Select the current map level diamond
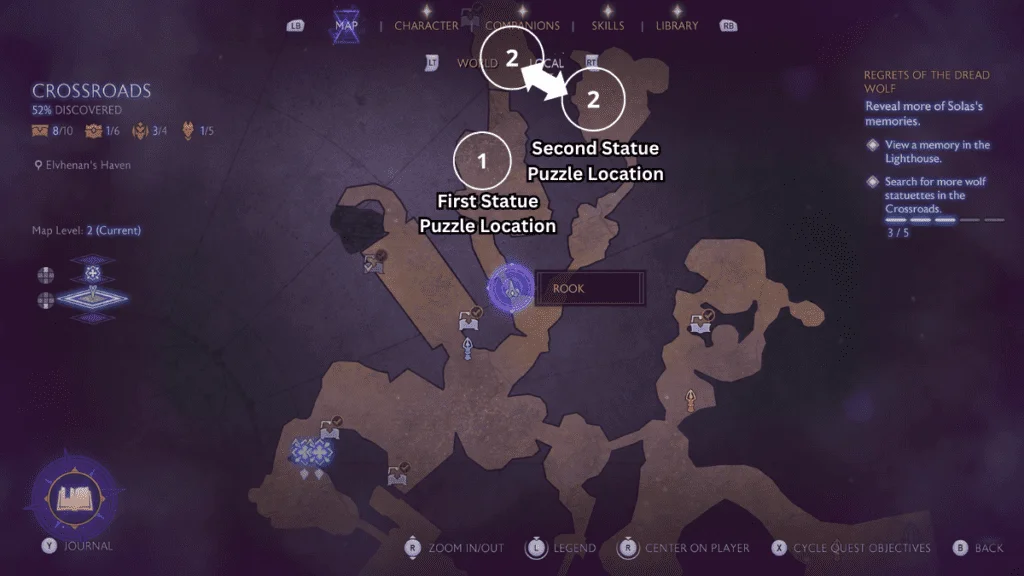This screenshot has height=576, width=1024. pyautogui.click(x=92, y=298)
